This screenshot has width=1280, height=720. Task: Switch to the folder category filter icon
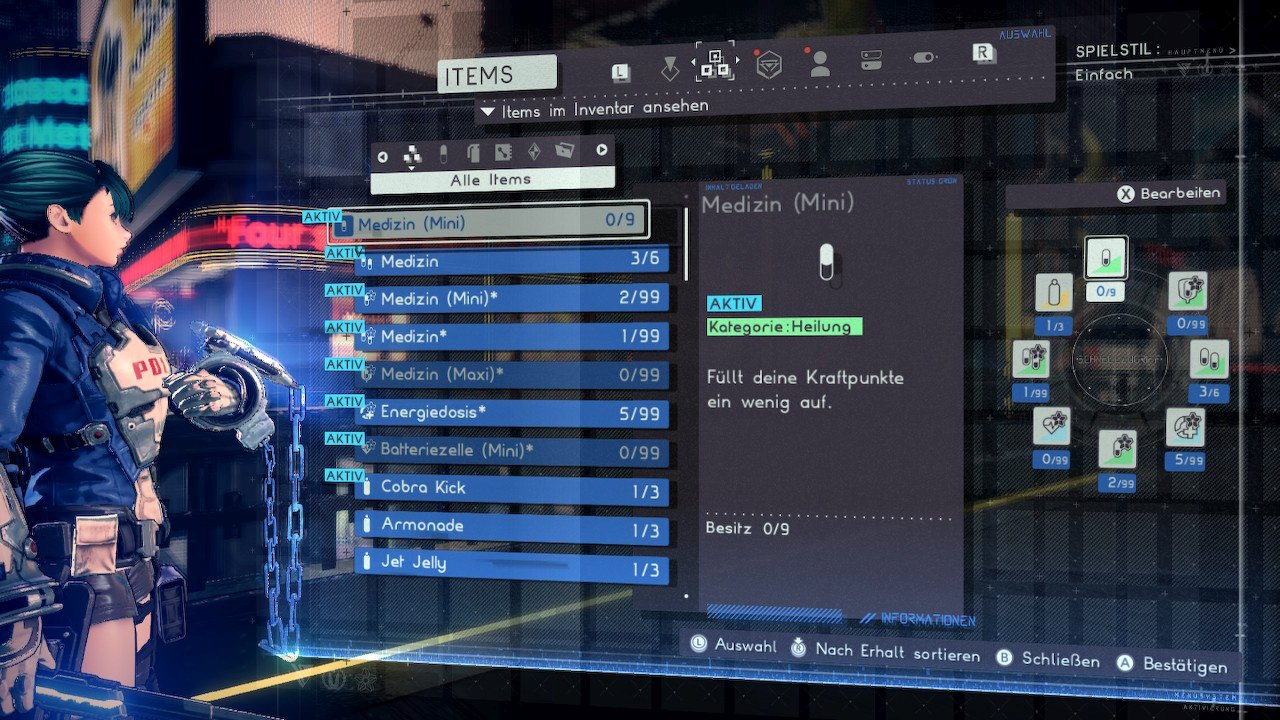[x=565, y=152]
